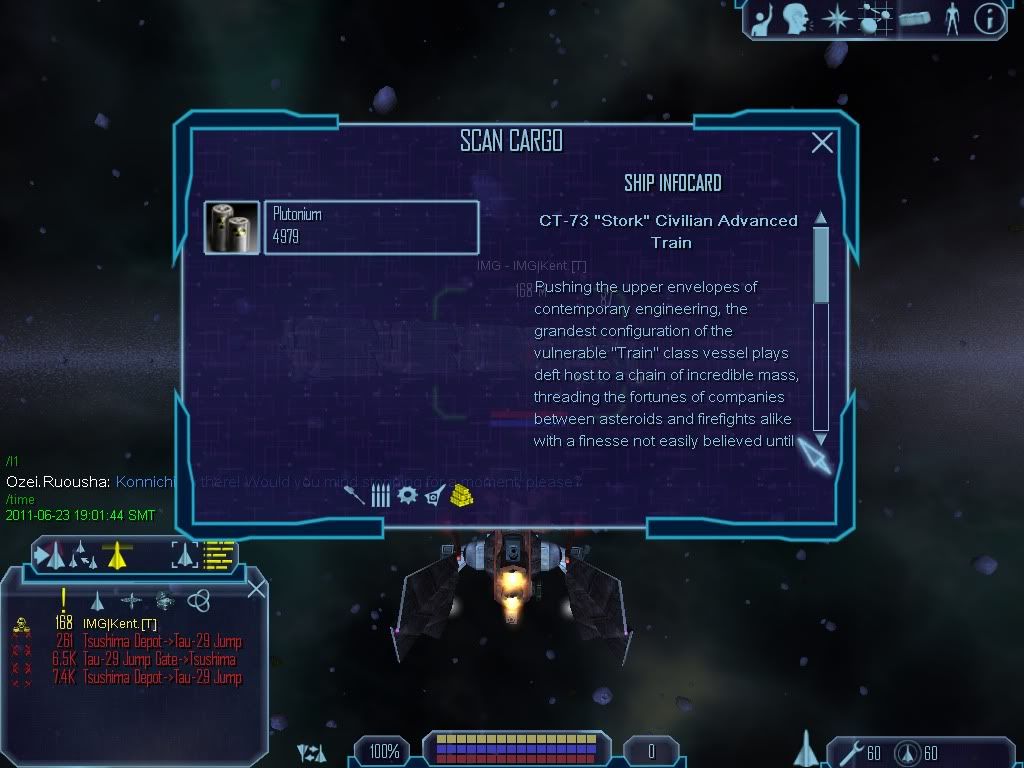Open the information (i) icon
1024x768 pixels.
(988, 18)
